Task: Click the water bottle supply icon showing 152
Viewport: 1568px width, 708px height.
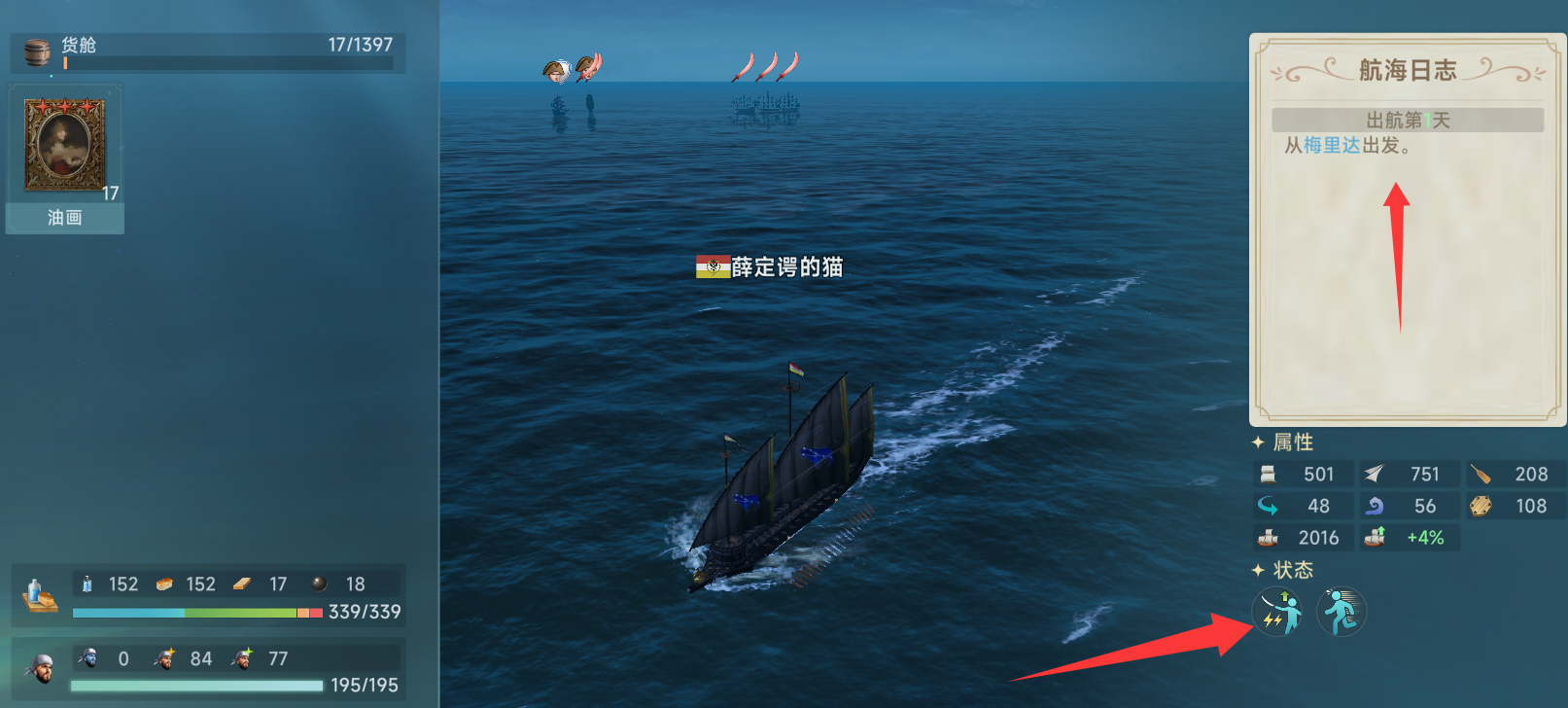Action: point(89,584)
